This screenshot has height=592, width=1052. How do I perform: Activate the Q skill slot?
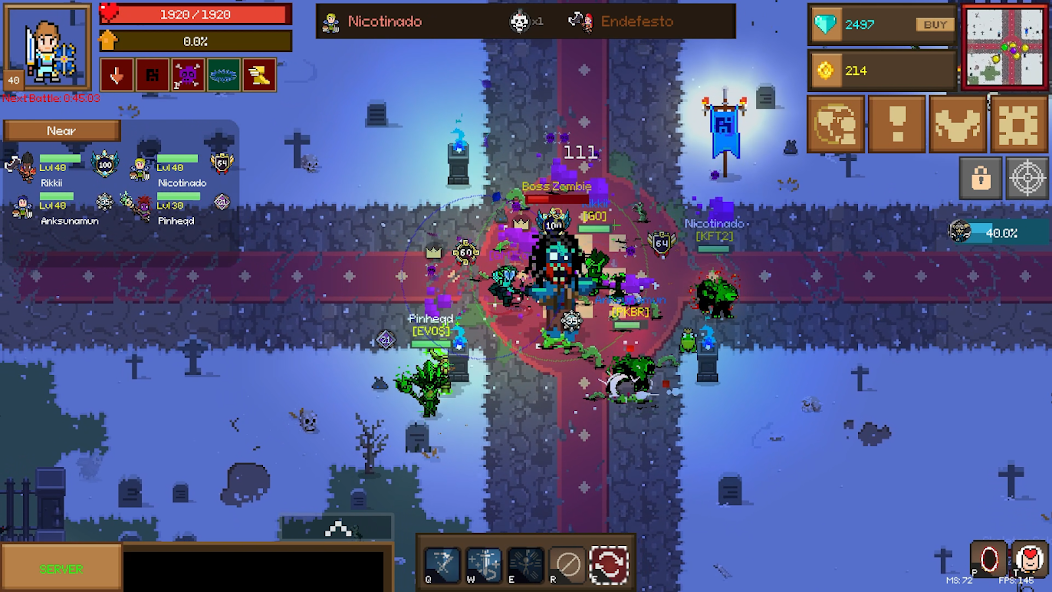coord(443,564)
